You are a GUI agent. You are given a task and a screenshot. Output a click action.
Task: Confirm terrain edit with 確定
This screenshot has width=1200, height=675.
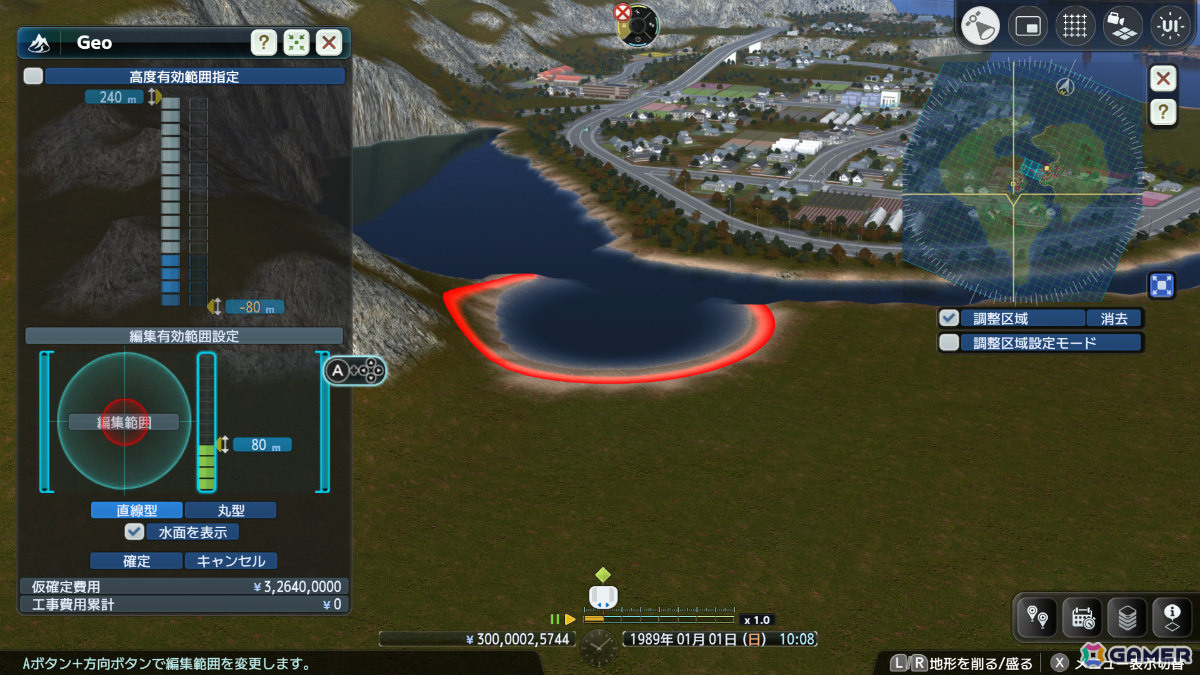(136, 561)
